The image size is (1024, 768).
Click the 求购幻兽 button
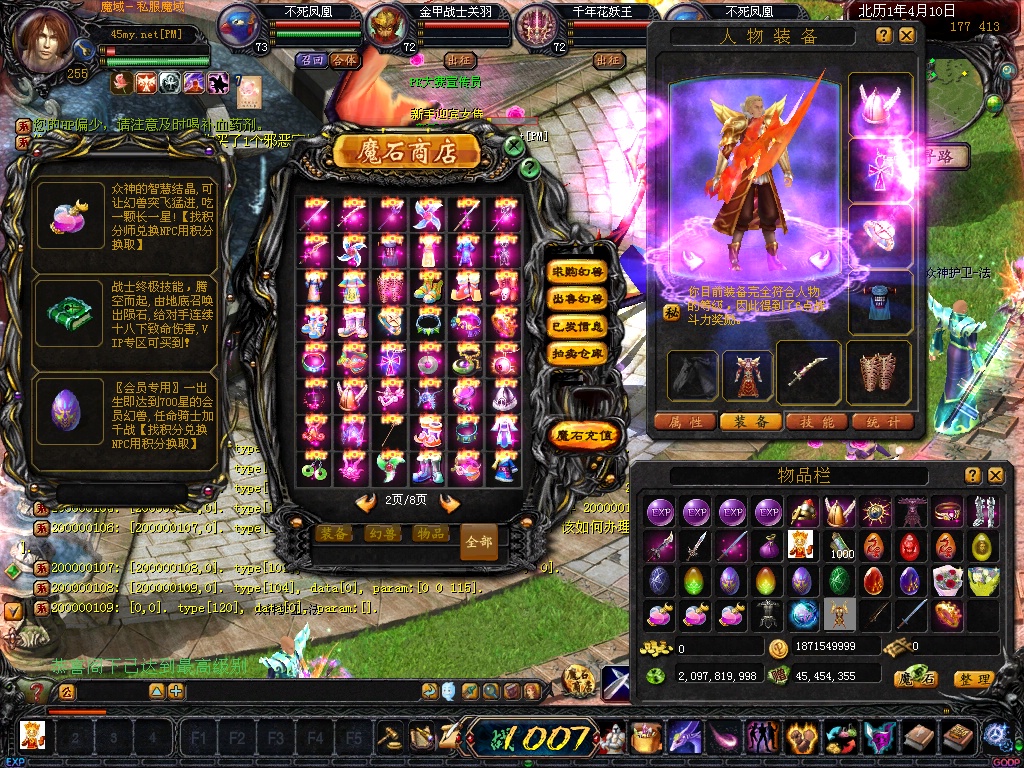click(578, 271)
